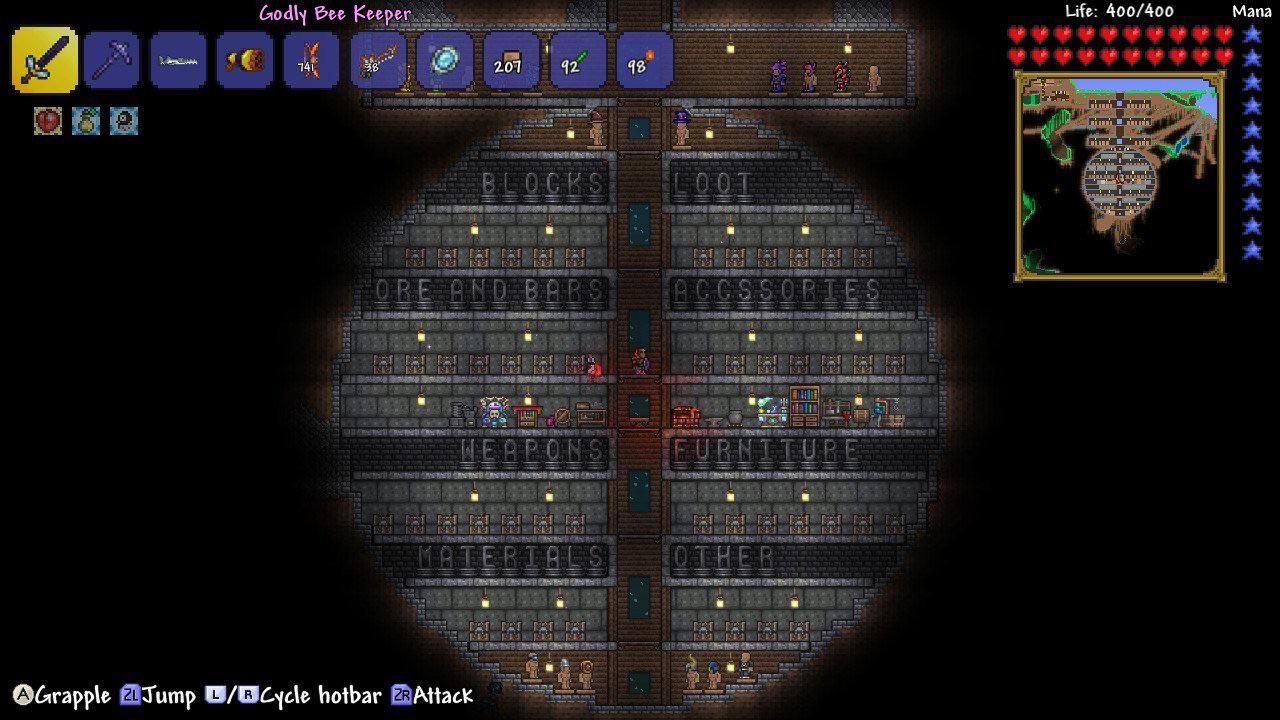The image size is (1280, 720).
Task: Click the heart buff icon under the hotbar
Action: [x=47, y=122]
